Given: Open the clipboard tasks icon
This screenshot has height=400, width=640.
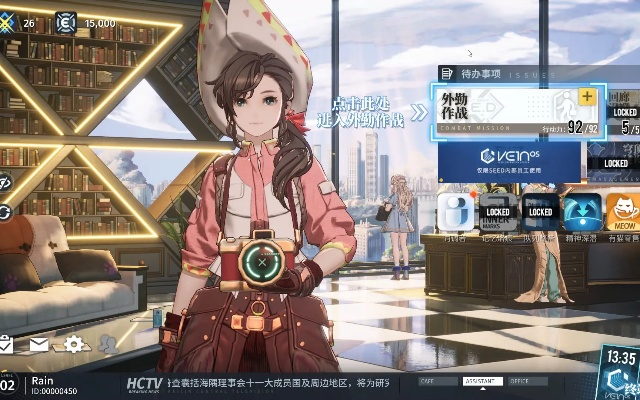Looking at the screenshot, I should point(6,345).
